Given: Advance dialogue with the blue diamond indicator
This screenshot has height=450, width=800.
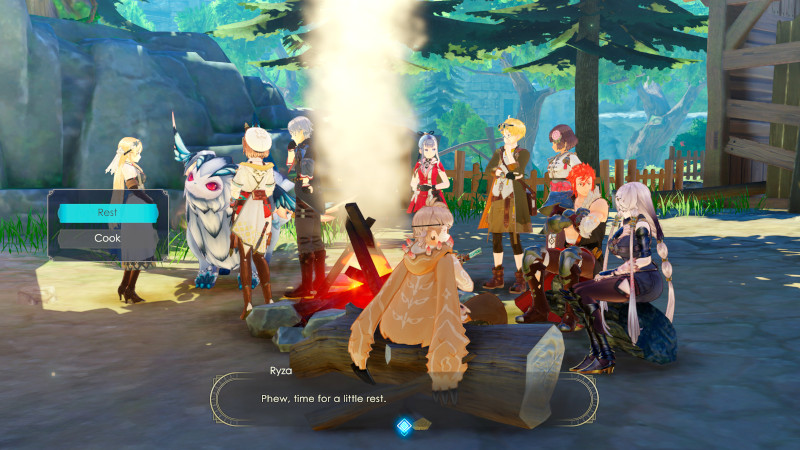Looking at the screenshot, I should click(404, 427).
